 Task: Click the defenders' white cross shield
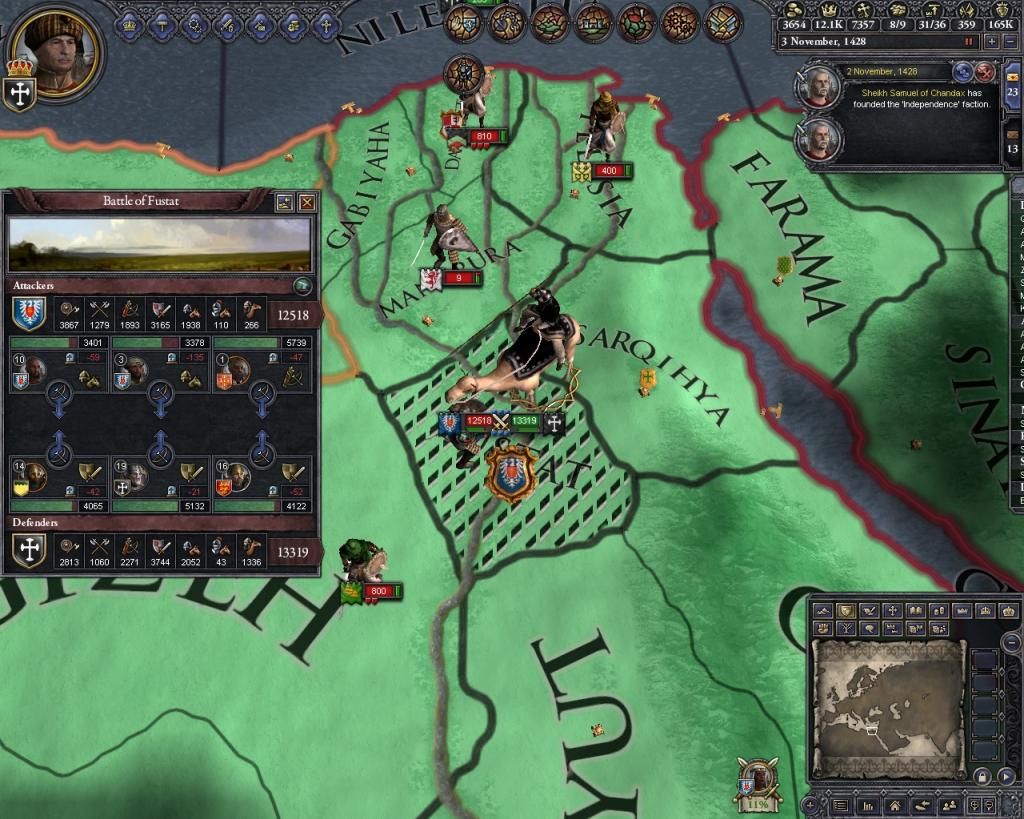pyautogui.click(x=28, y=551)
